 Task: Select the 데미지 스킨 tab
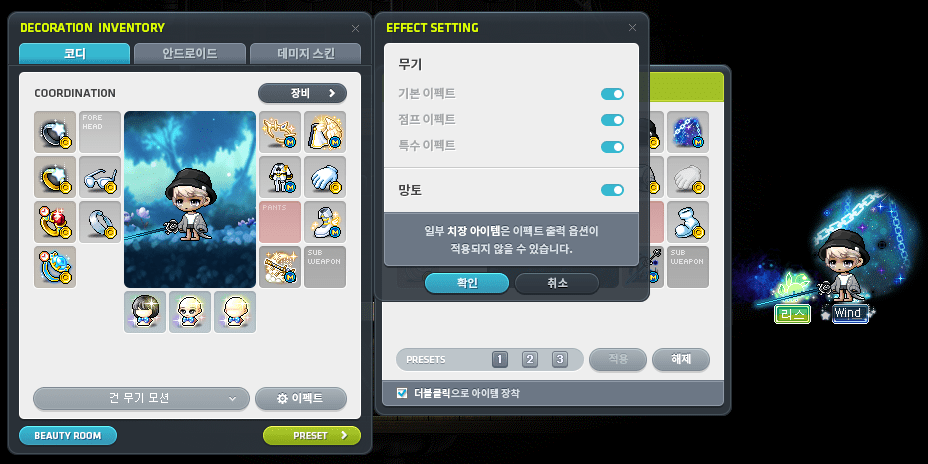(x=305, y=54)
